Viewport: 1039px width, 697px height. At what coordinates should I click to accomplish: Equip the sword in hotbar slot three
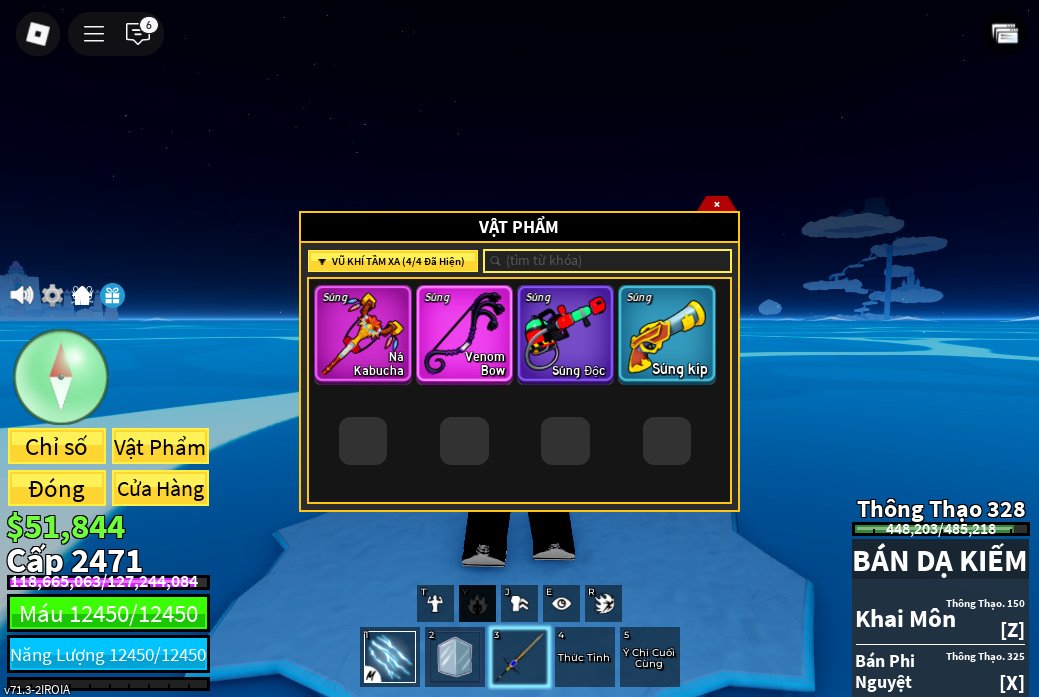pos(520,657)
